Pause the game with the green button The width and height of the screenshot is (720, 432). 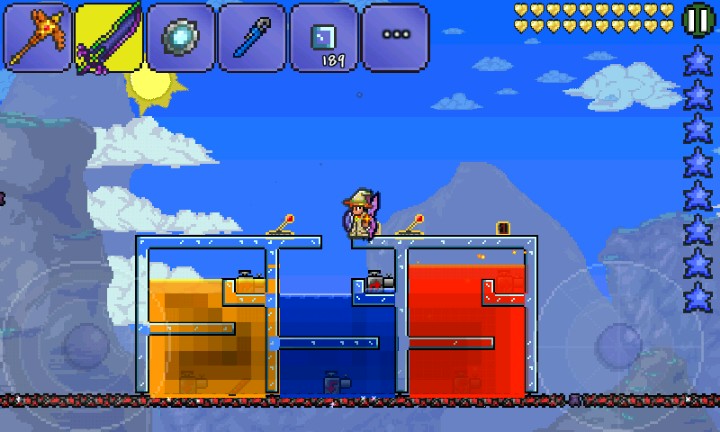click(696, 19)
